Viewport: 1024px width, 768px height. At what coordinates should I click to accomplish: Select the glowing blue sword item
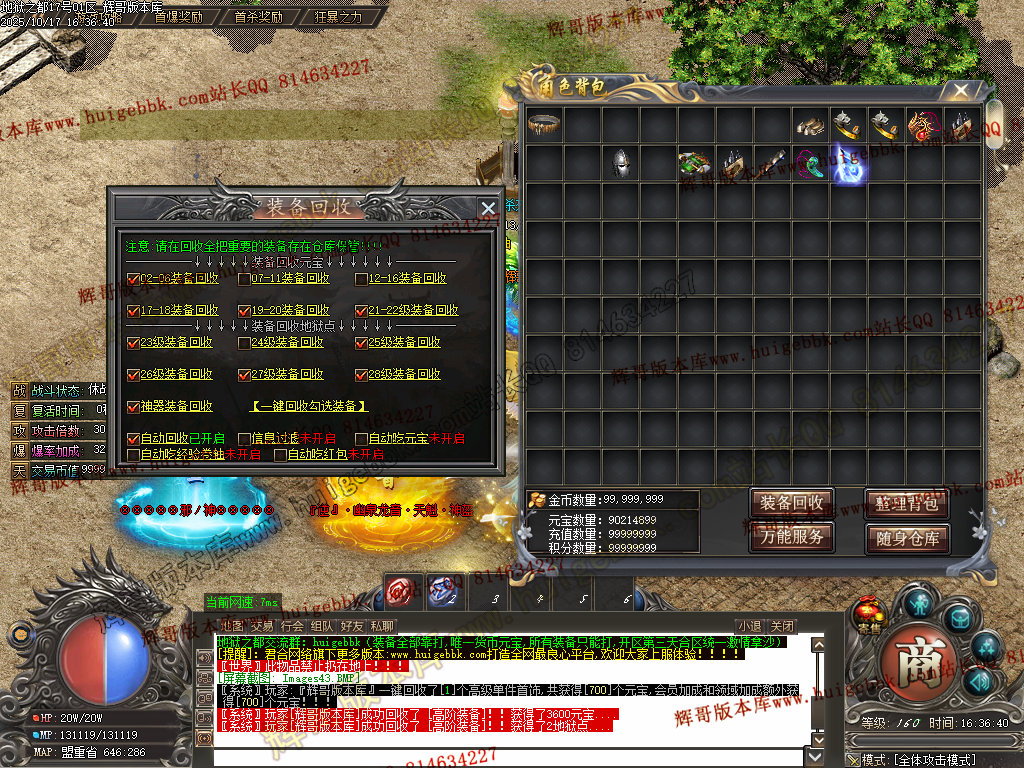pyautogui.click(x=849, y=163)
